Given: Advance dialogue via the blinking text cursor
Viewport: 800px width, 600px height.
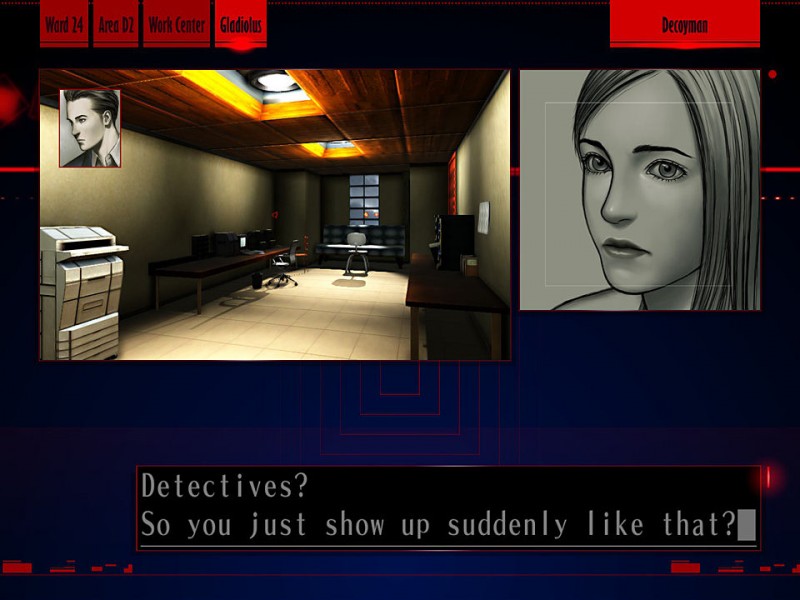Looking at the screenshot, I should point(746,525).
